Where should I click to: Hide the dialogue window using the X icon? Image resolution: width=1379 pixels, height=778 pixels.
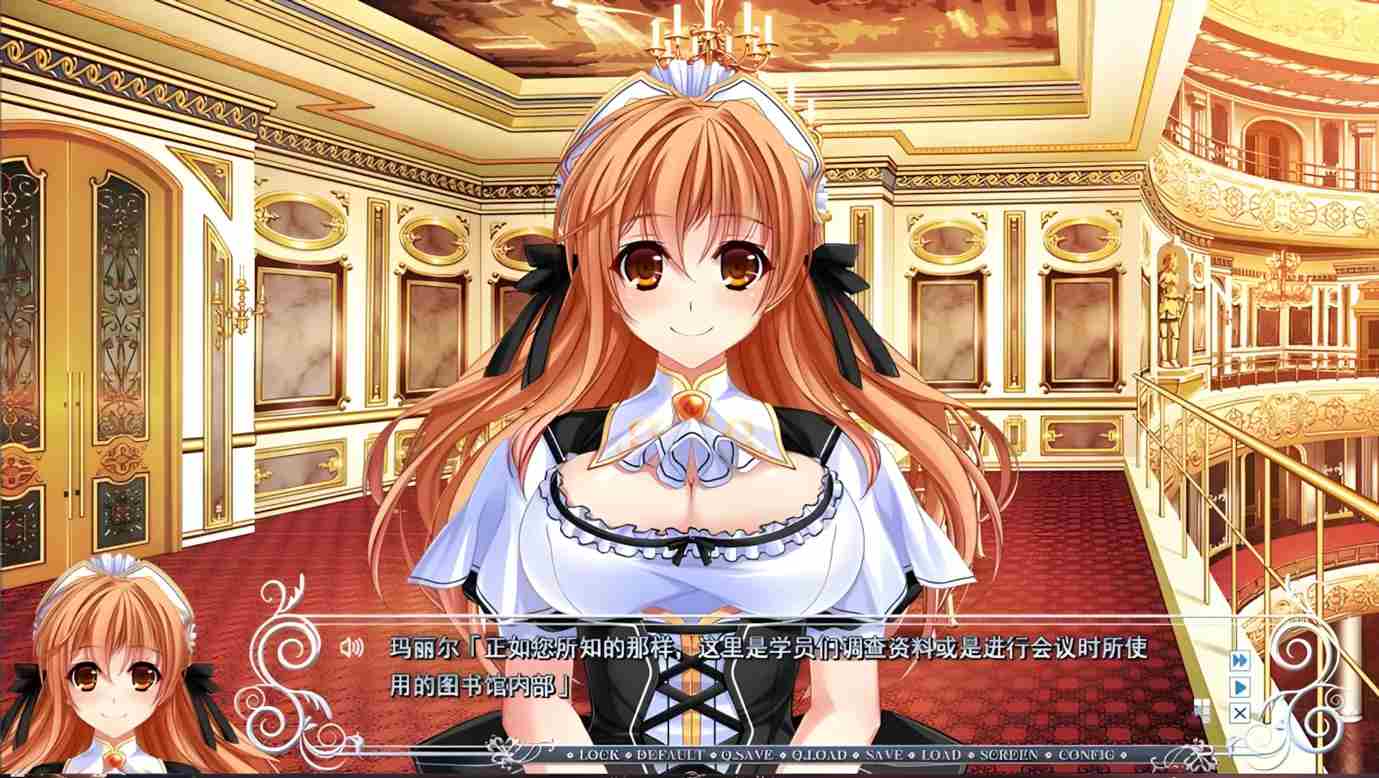[1240, 713]
